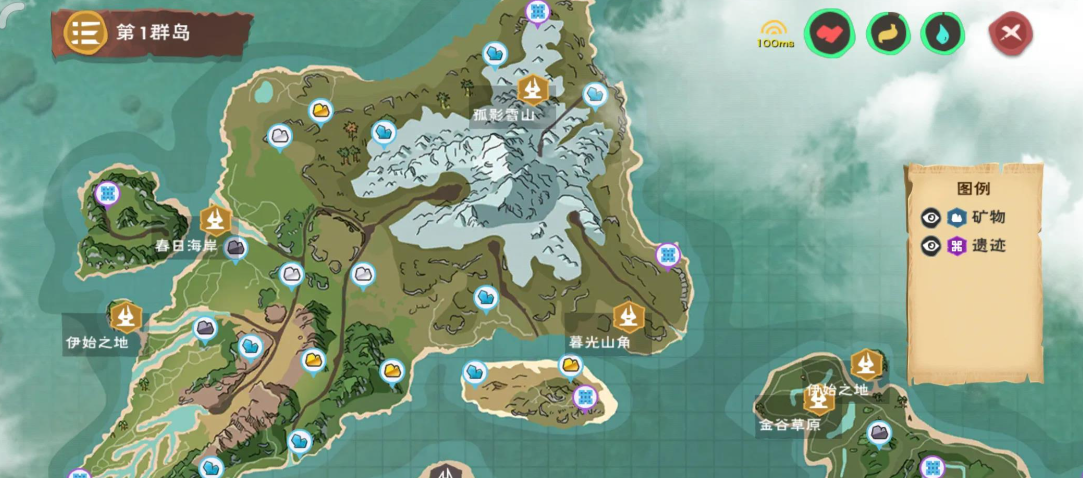Select the 春日海岸 waypoint marker

click(215, 220)
